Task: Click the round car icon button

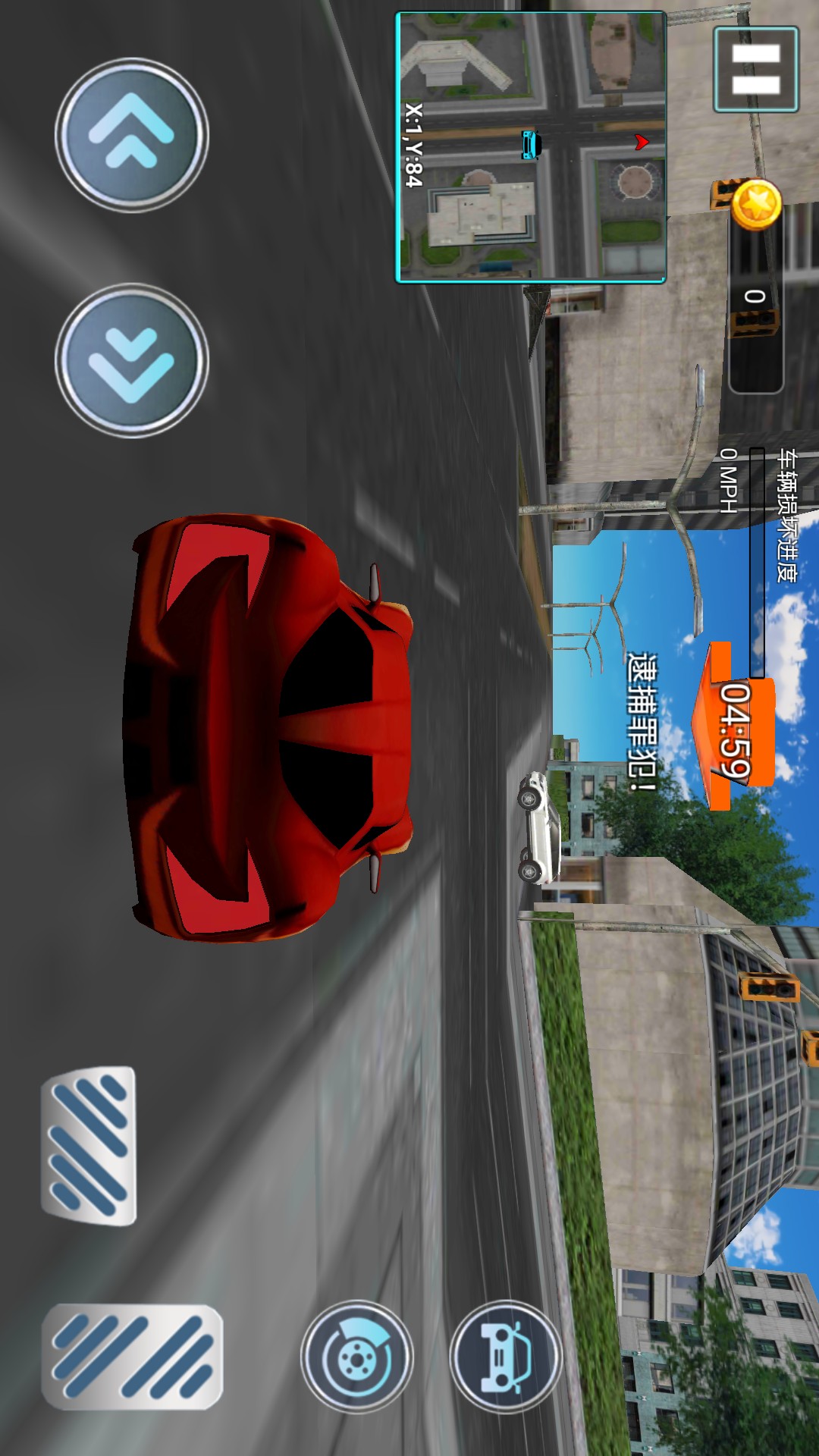Action: click(x=506, y=1356)
